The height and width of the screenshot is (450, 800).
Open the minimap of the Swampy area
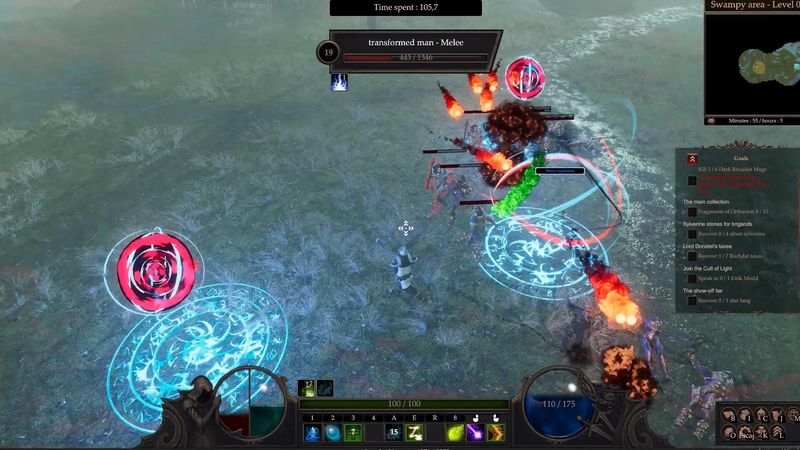pos(754,62)
